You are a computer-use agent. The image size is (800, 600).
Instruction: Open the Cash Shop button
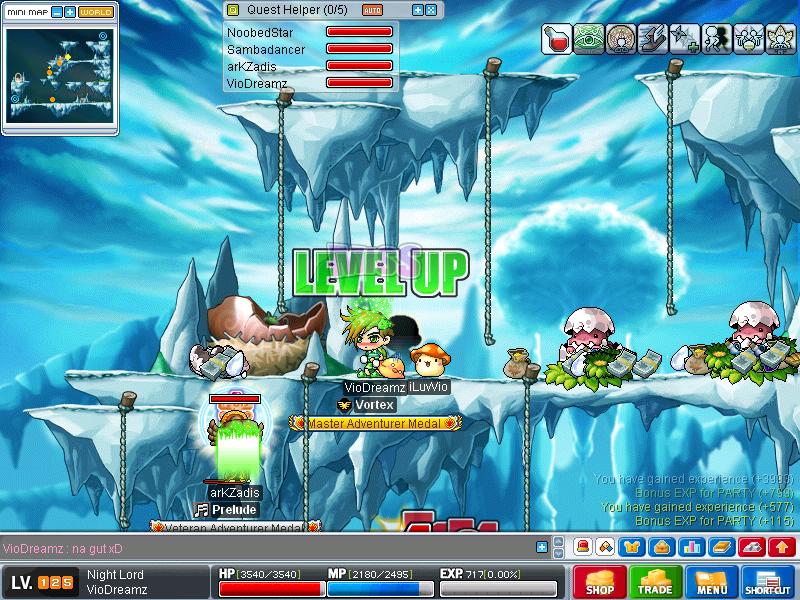point(600,582)
